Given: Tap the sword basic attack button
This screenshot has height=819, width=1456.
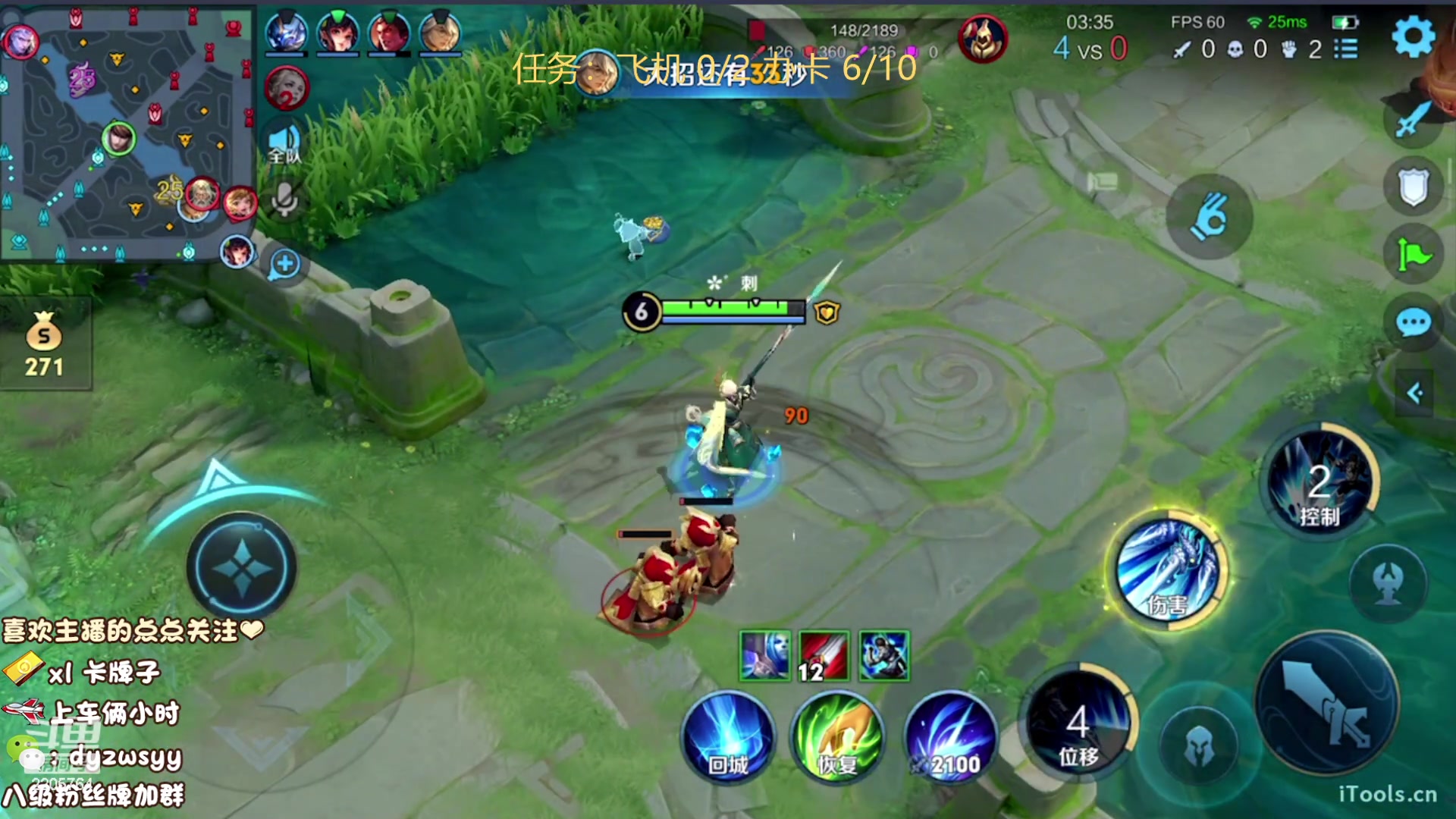Looking at the screenshot, I should coord(1326,704).
